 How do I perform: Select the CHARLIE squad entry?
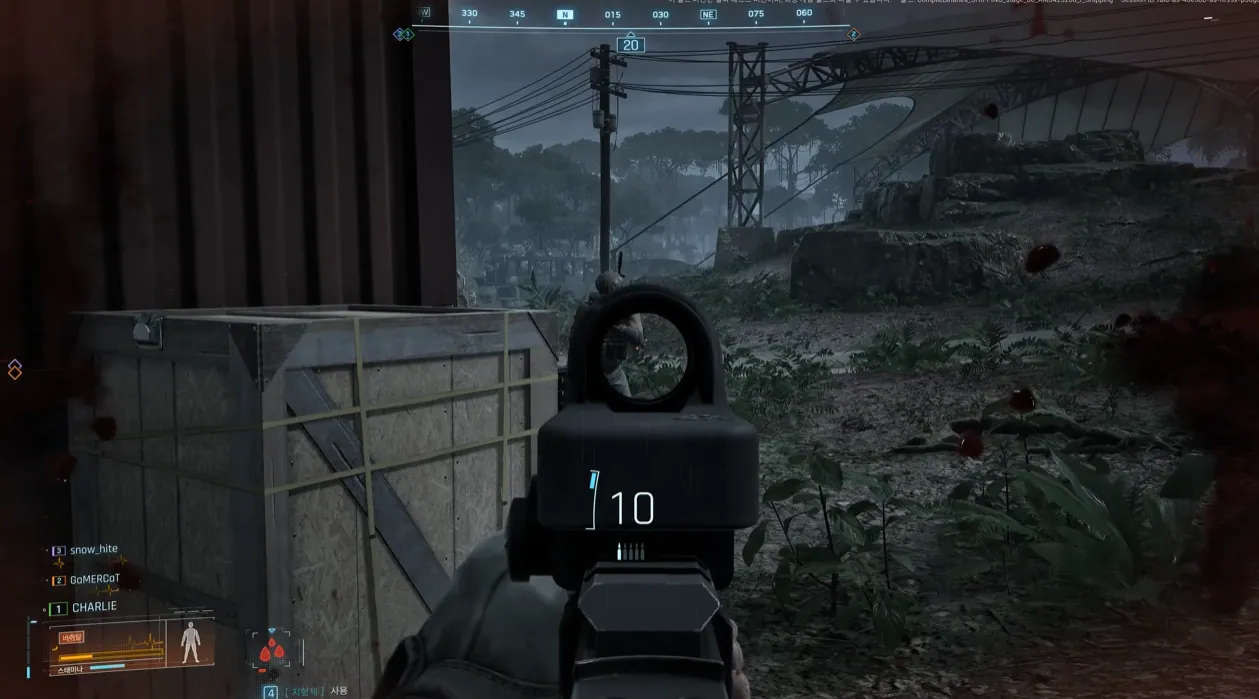pos(94,607)
